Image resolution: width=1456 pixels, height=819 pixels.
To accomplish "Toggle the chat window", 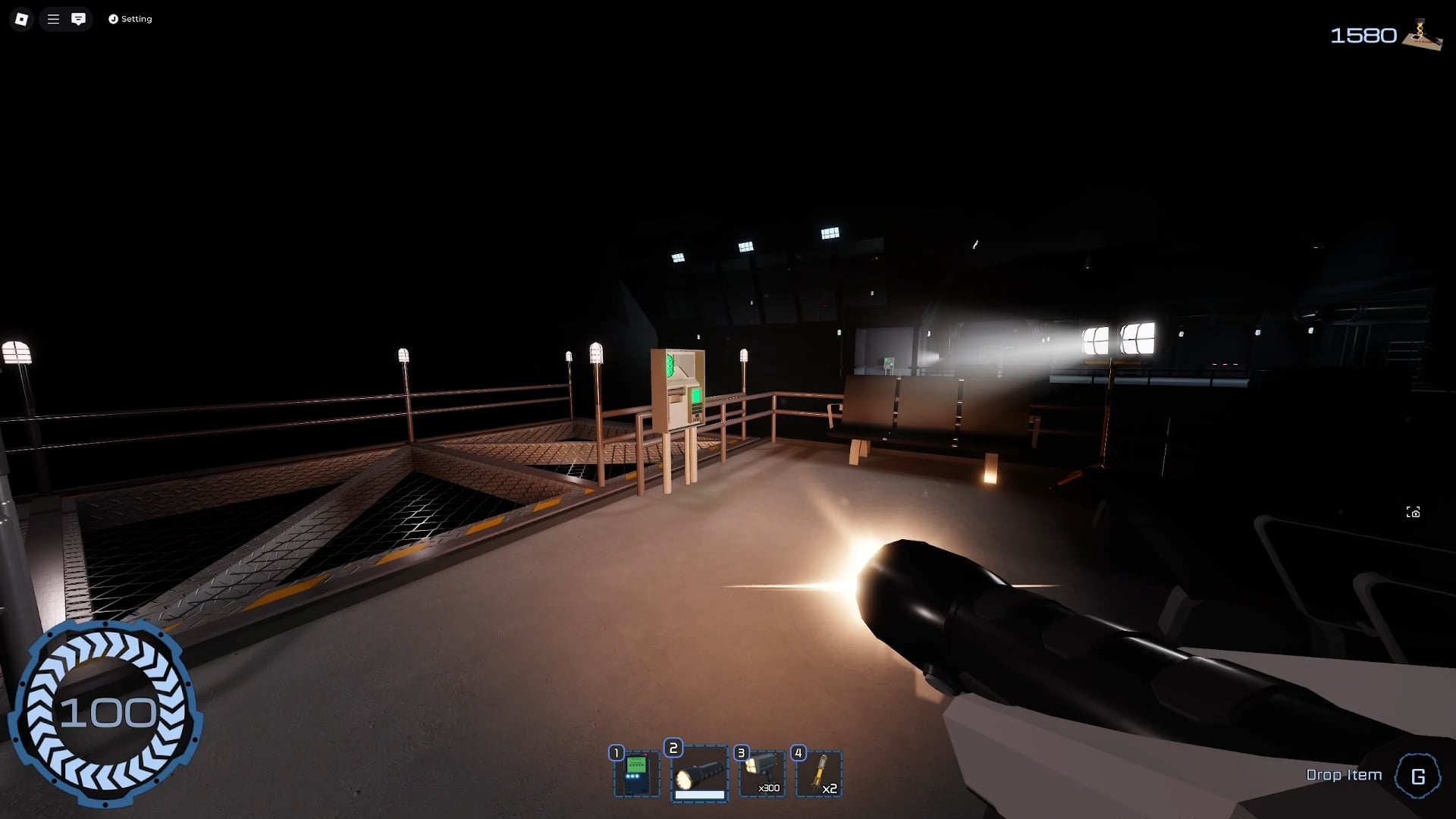I will coord(78,19).
